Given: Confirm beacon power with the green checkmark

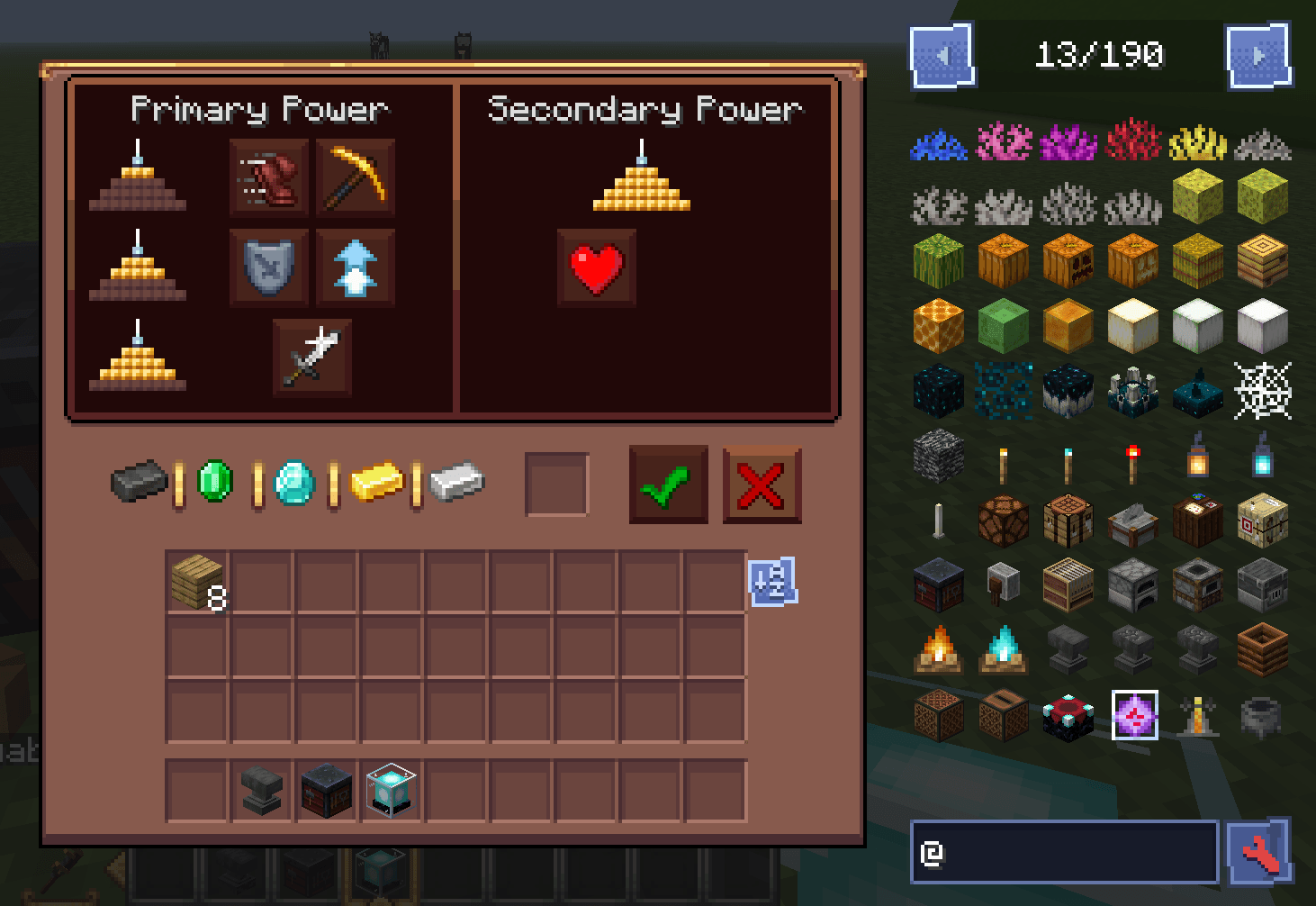Looking at the screenshot, I should point(667,485).
